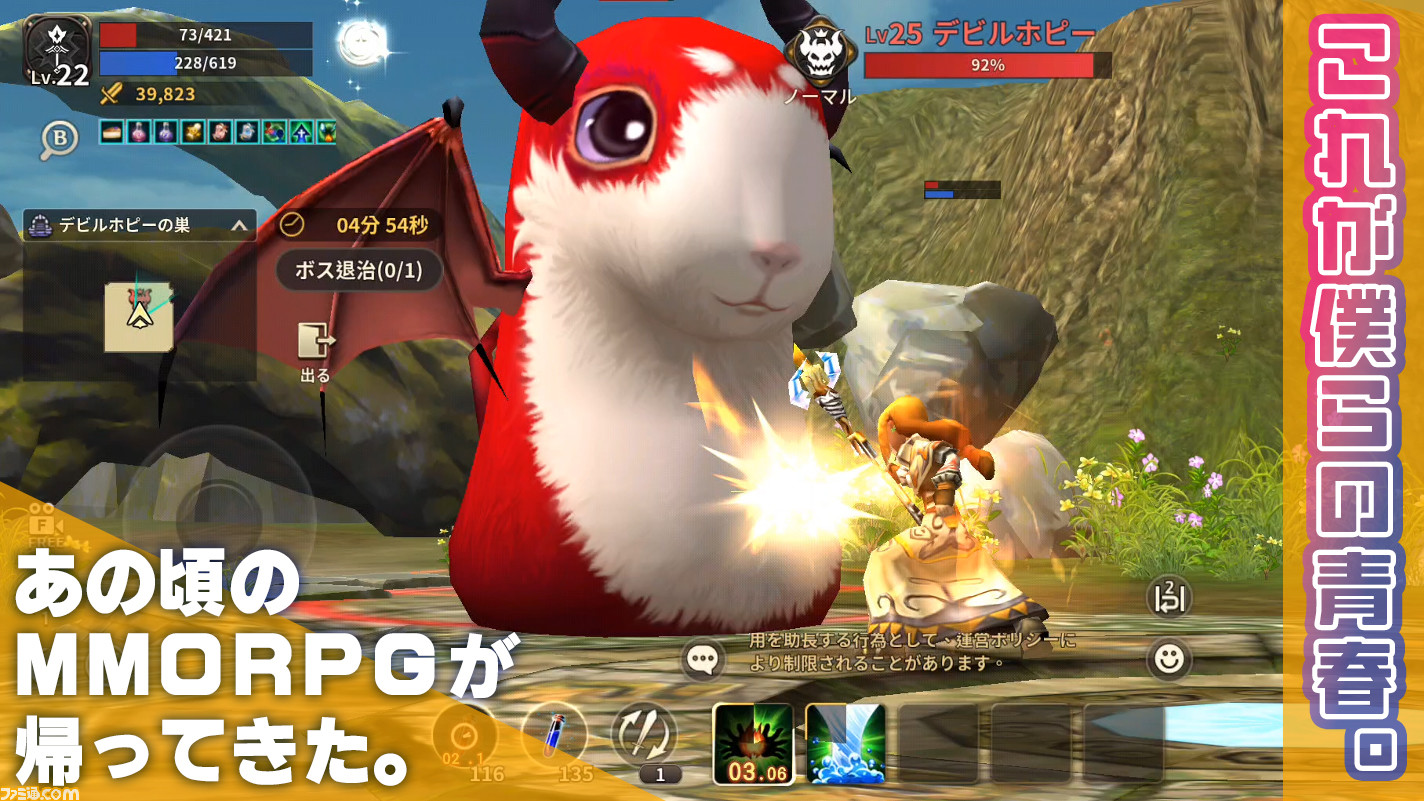Select the golden wings buff icon
Image resolution: width=1424 pixels, height=801 pixels.
click(192, 131)
